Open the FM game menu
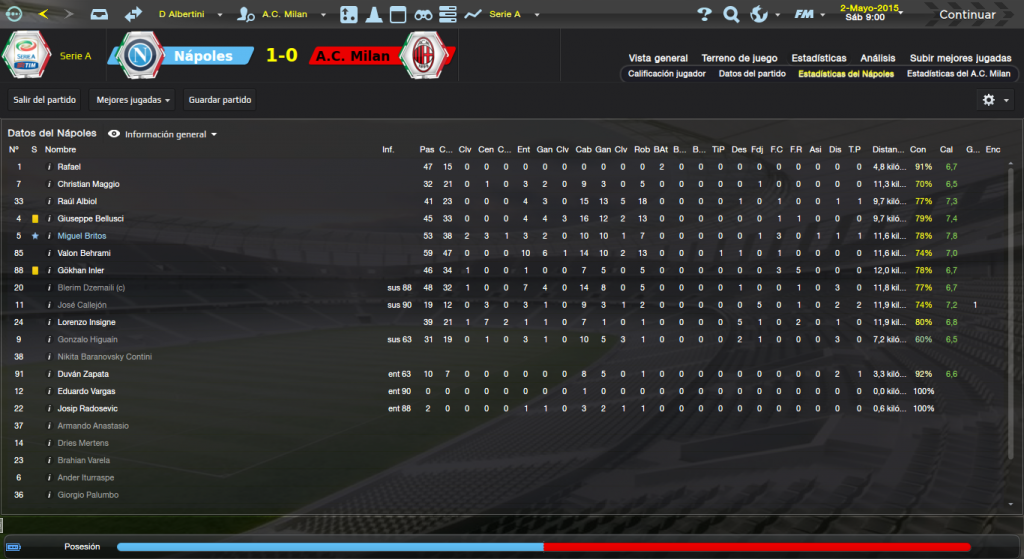The height and width of the screenshot is (559, 1024). coord(805,15)
